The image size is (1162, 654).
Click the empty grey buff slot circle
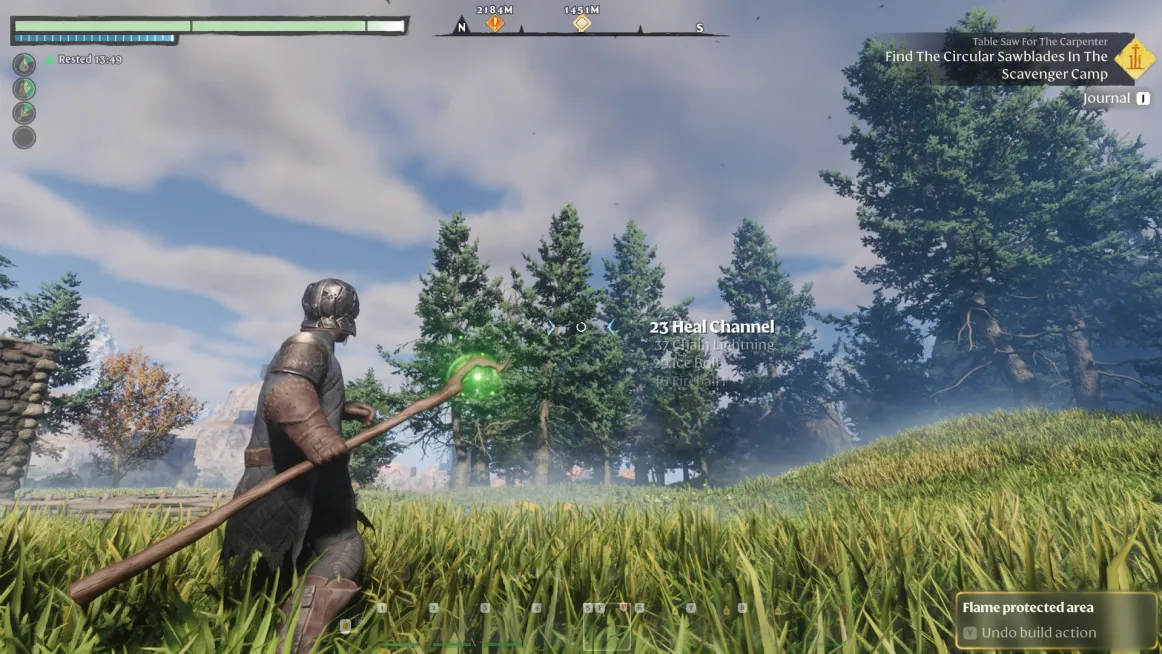[24, 138]
